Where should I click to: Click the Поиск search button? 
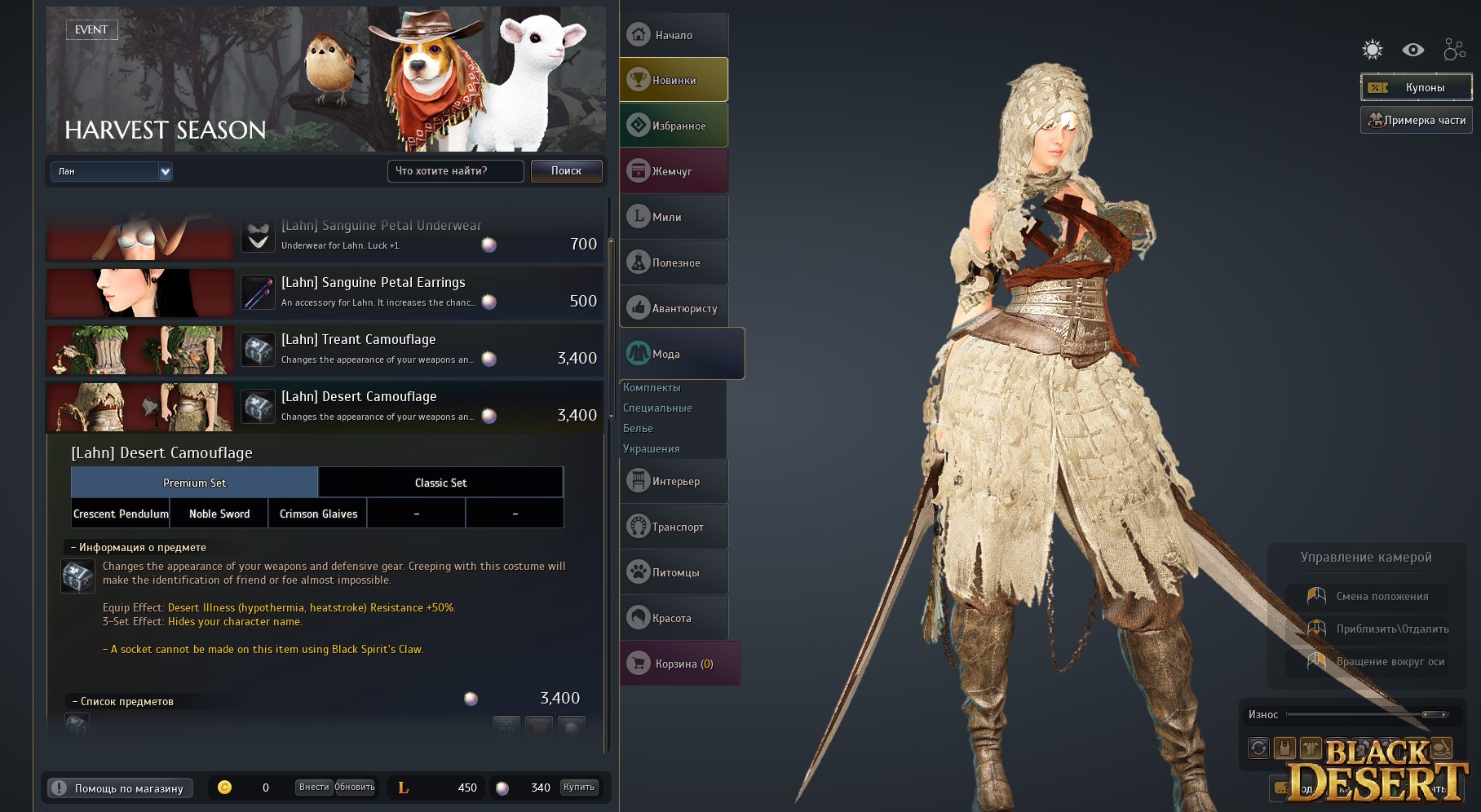tap(566, 170)
